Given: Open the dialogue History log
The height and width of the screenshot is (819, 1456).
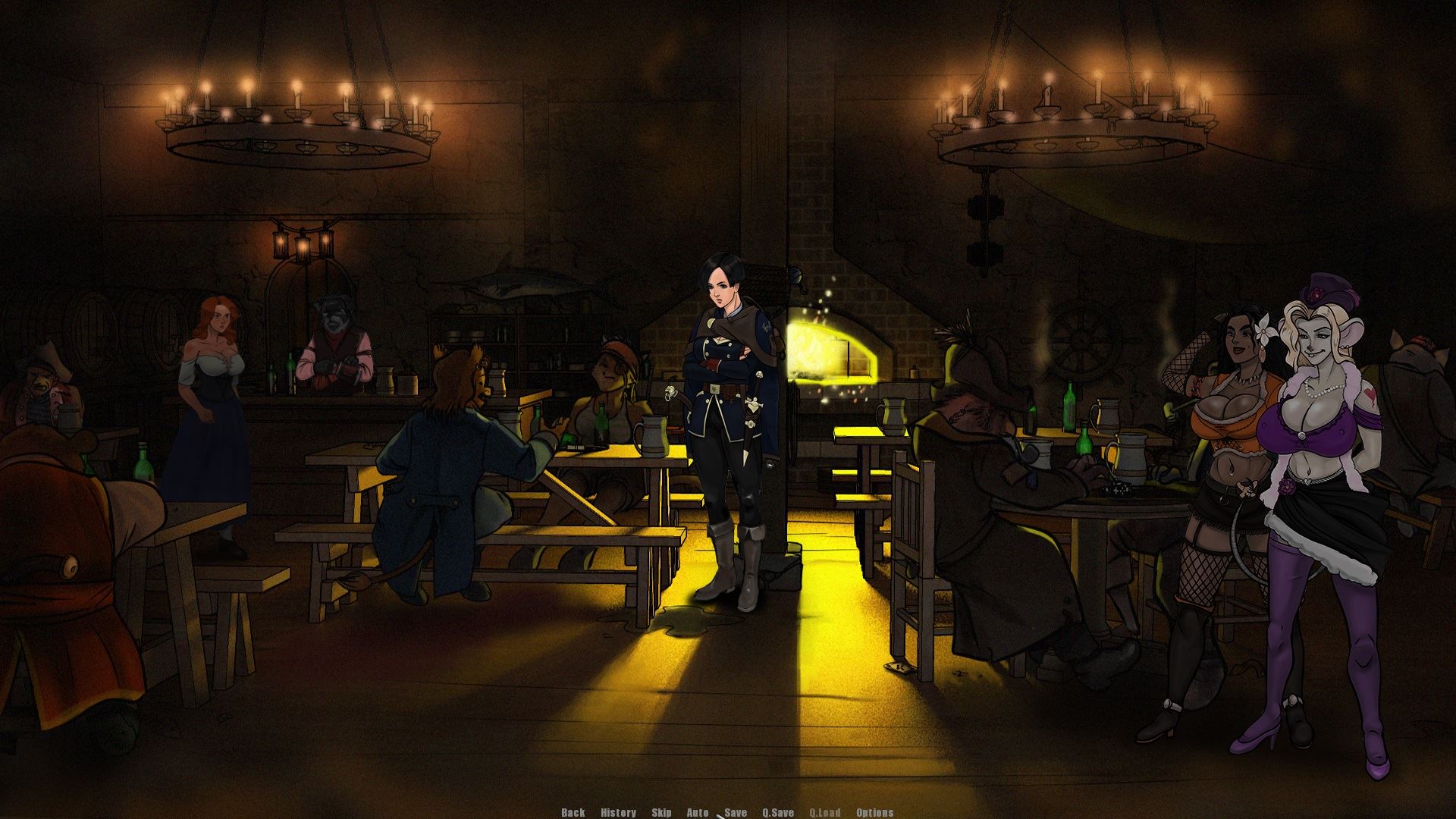Looking at the screenshot, I should pyautogui.click(x=618, y=812).
